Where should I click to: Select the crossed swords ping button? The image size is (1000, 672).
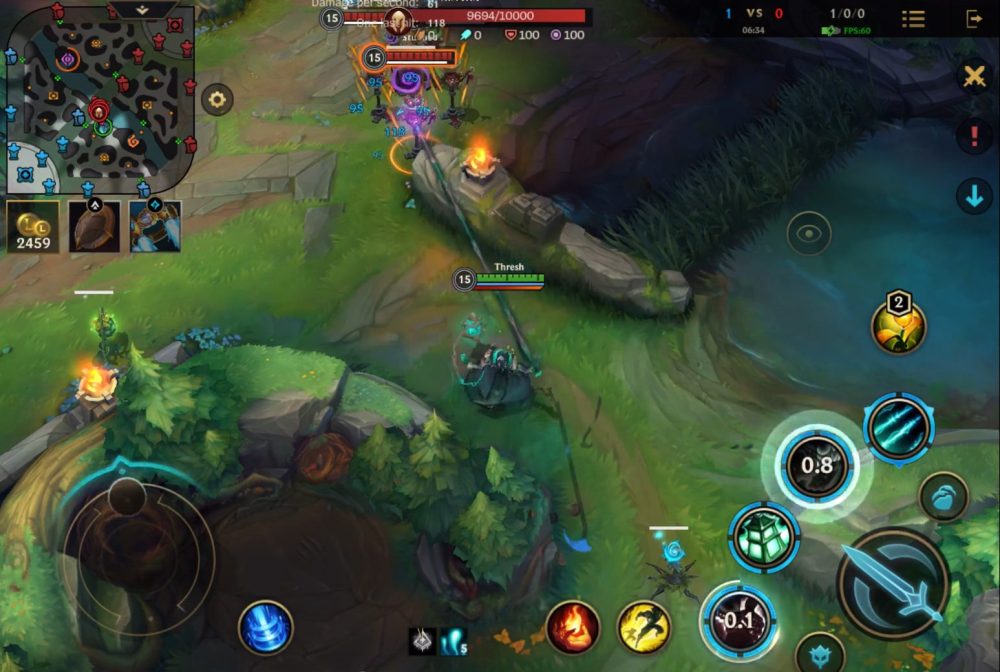coord(974,77)
